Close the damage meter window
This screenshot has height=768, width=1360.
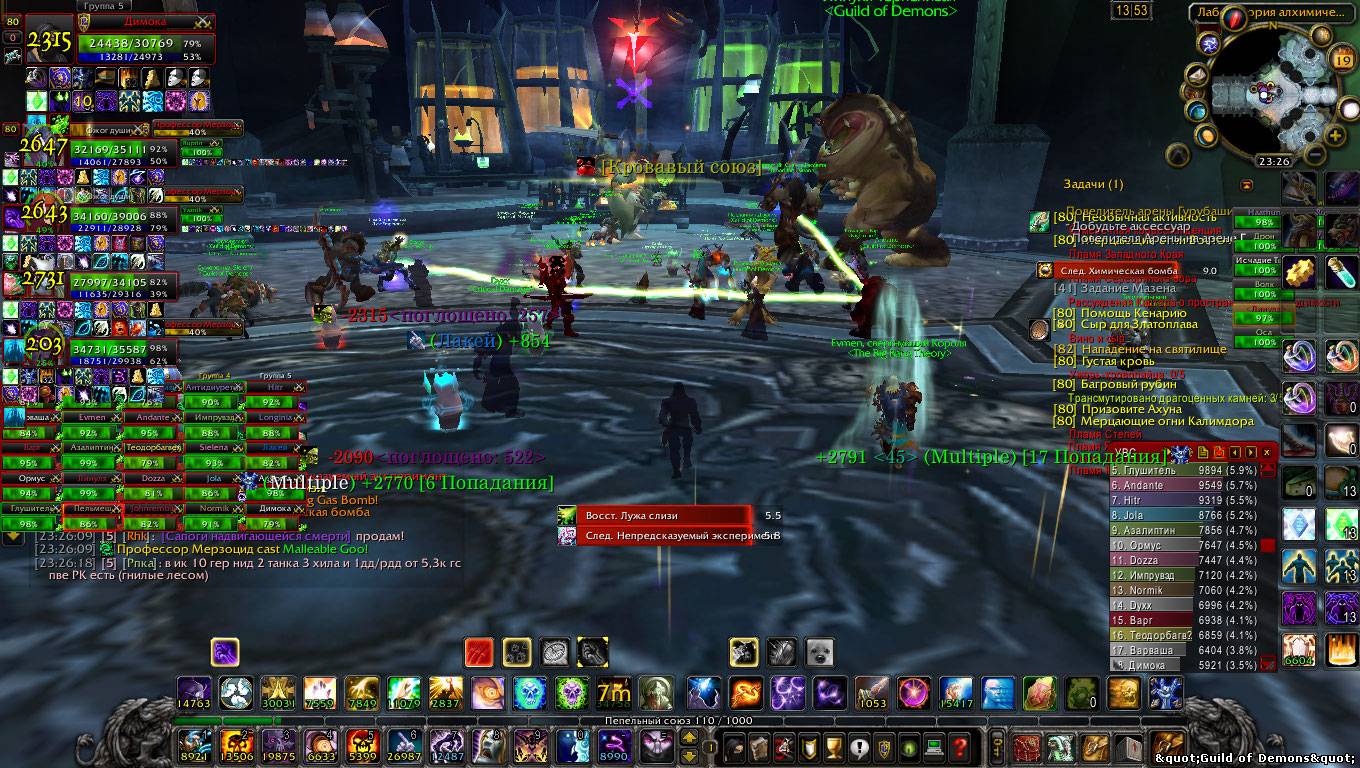[x=1267, y=453]
